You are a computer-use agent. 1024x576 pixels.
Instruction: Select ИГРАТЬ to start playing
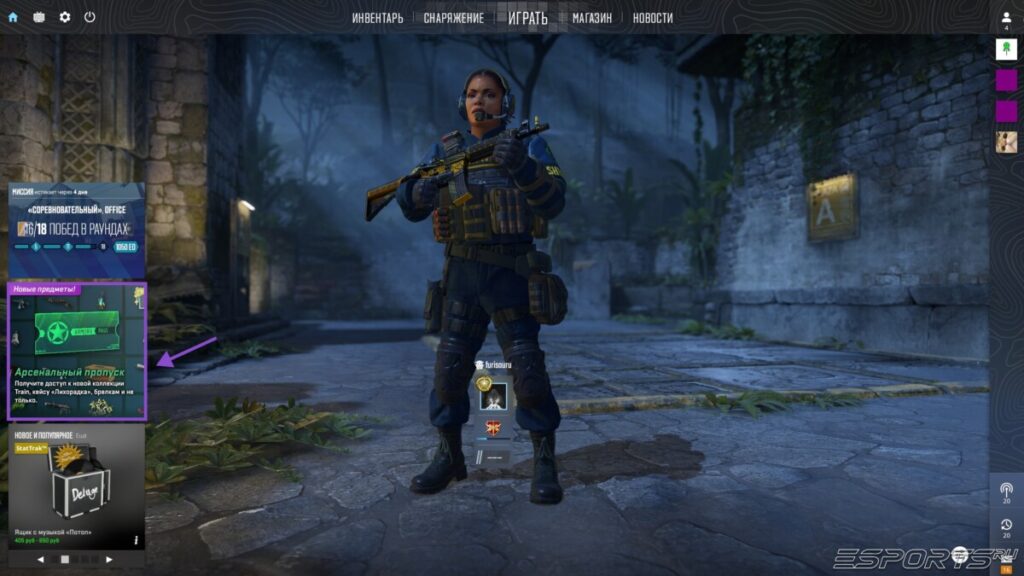pos(528,18)
